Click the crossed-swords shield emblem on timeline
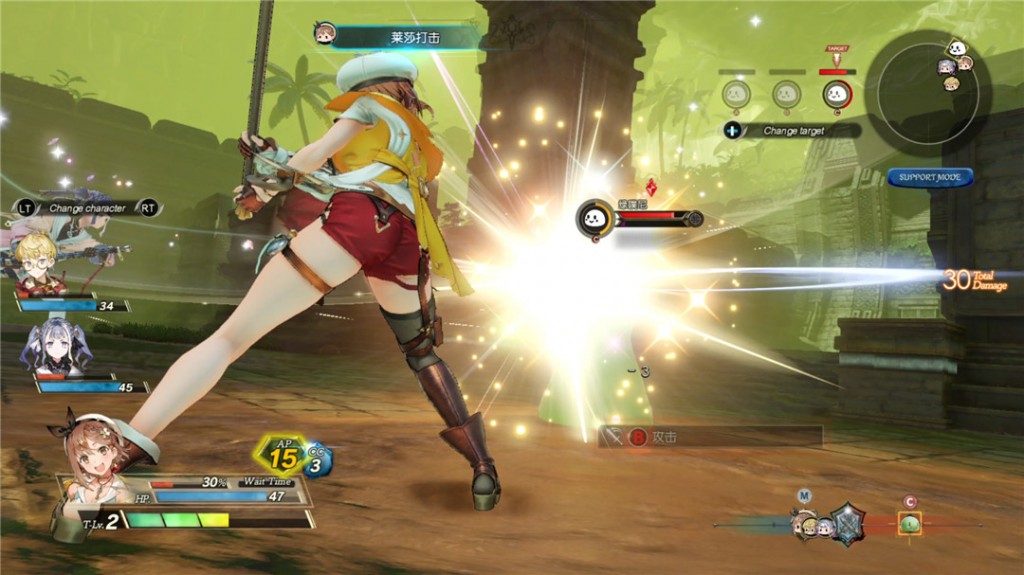1024x575 pixels. click(847, 523)
